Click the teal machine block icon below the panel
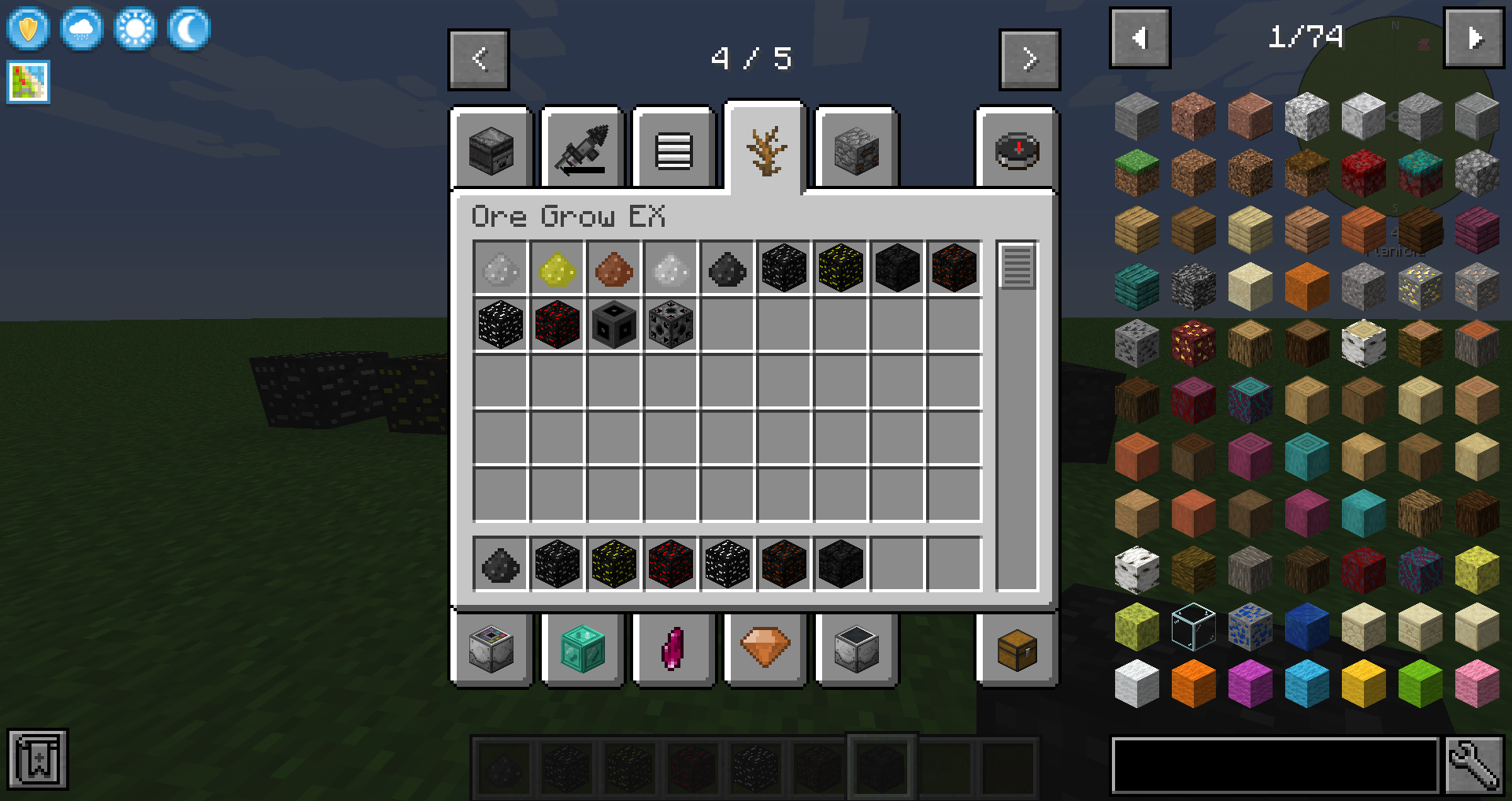The width and height of the screenshot is (1512, 801). 583,648
